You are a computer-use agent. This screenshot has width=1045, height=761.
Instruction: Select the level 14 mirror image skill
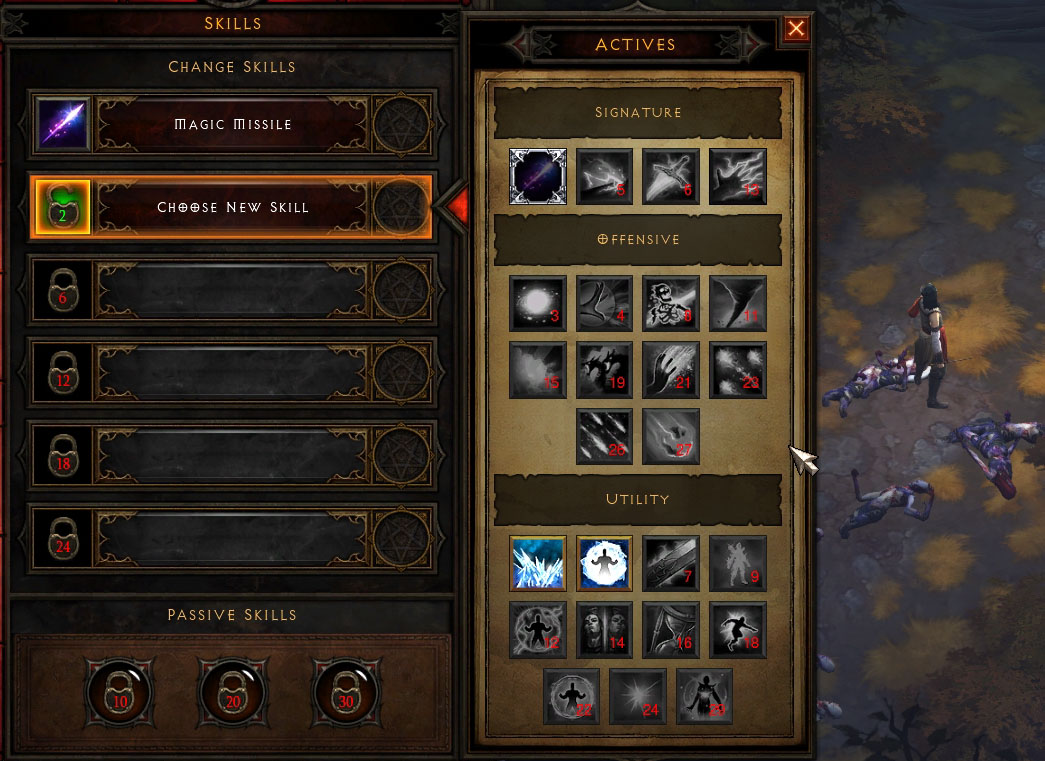click(605, 629)
